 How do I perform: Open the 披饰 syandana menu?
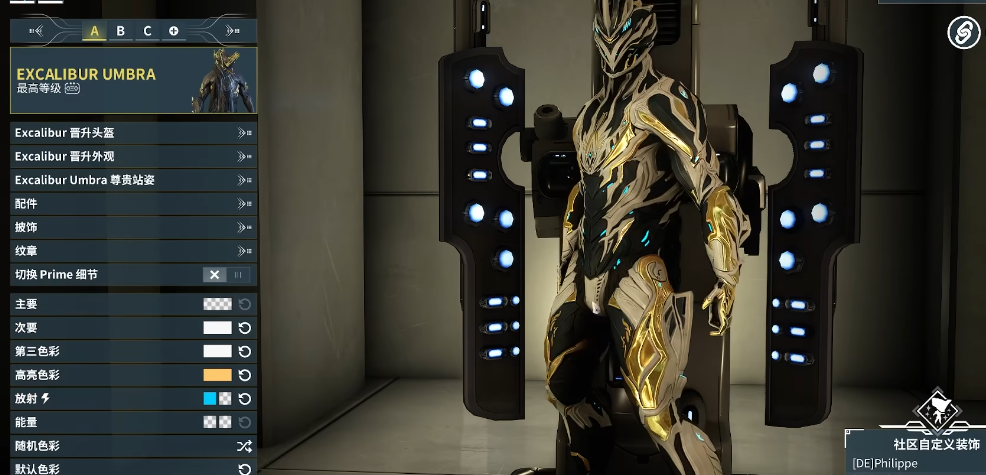tap(133, 227)
